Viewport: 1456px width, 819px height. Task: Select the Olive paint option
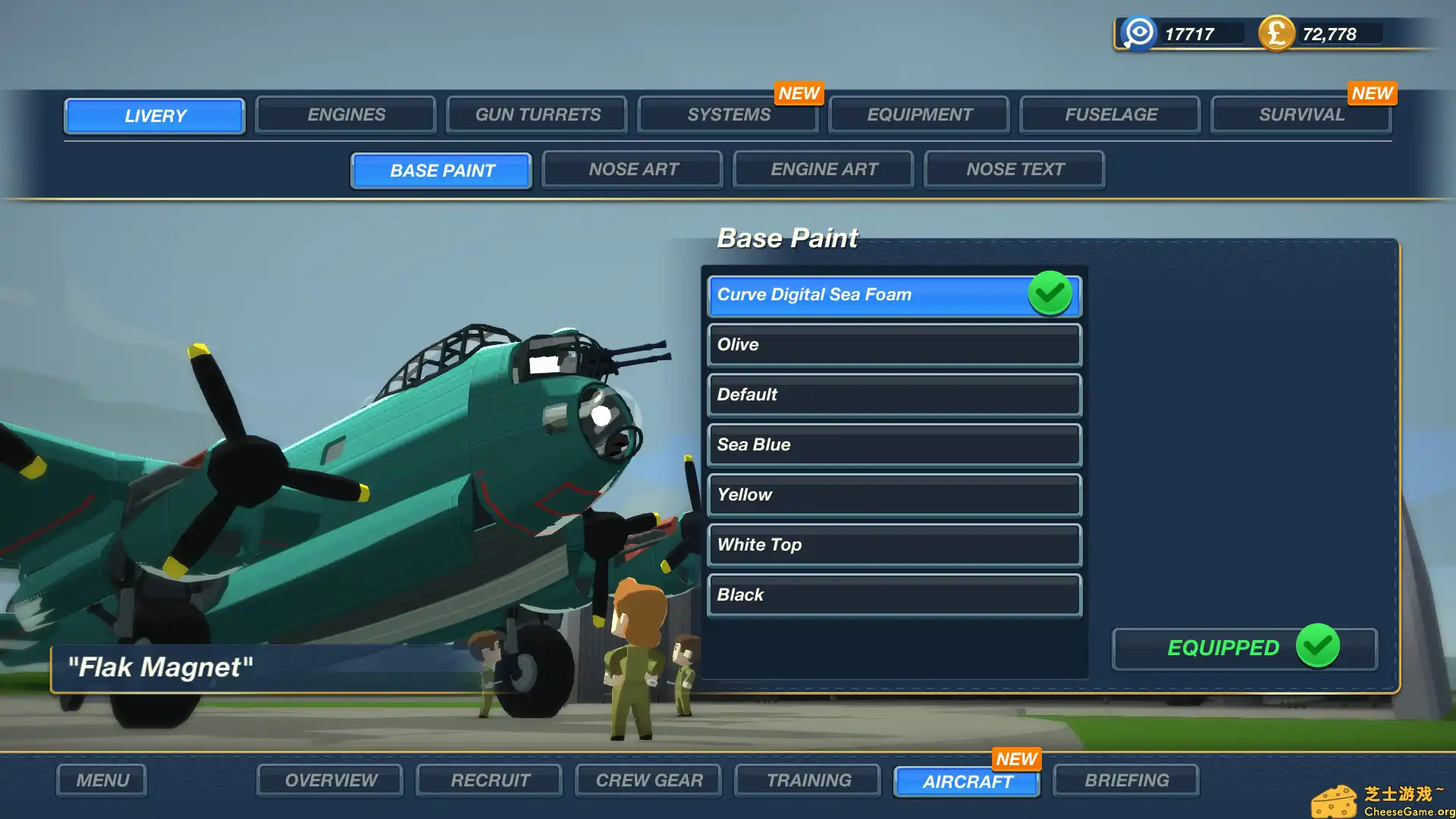pyautogui.click(x=894, y=345)
